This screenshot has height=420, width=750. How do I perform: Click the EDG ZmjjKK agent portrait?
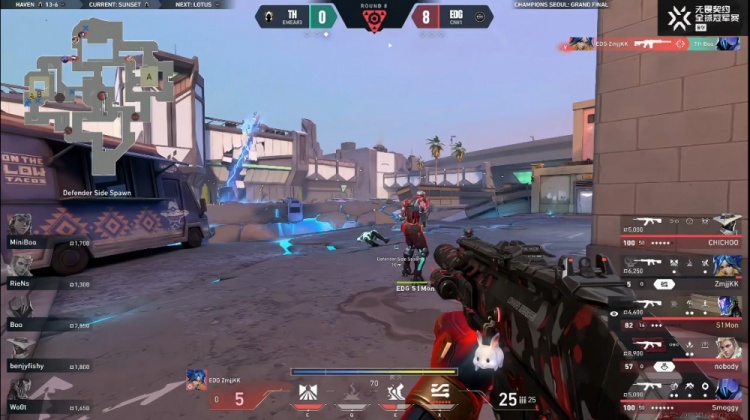[x=197, y=380]
